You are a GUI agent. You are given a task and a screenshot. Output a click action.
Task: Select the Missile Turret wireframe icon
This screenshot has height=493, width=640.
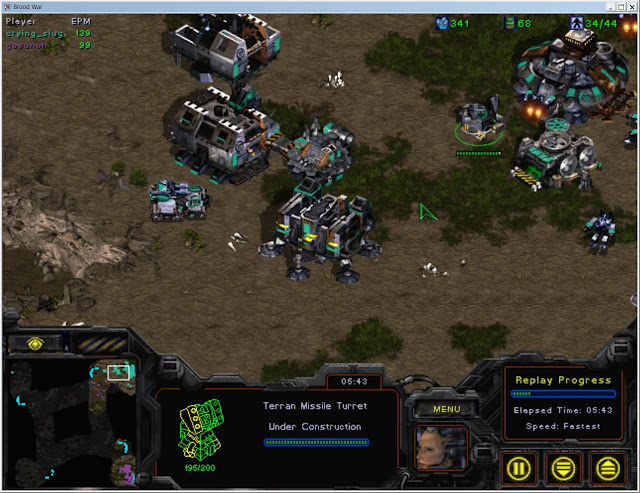[x=197, y=431]
